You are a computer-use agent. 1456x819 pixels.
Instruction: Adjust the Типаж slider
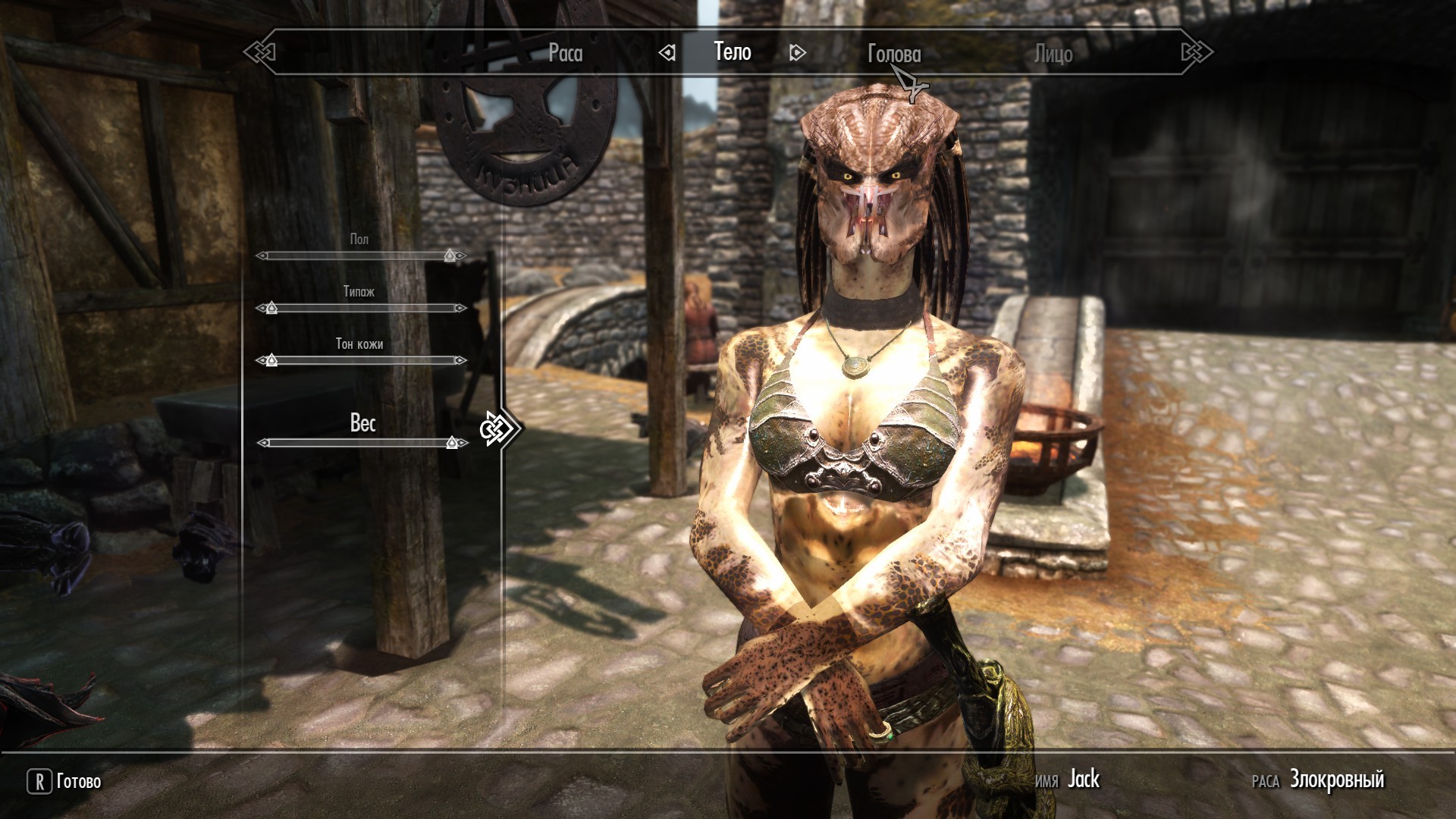click(x=360, y=309)
